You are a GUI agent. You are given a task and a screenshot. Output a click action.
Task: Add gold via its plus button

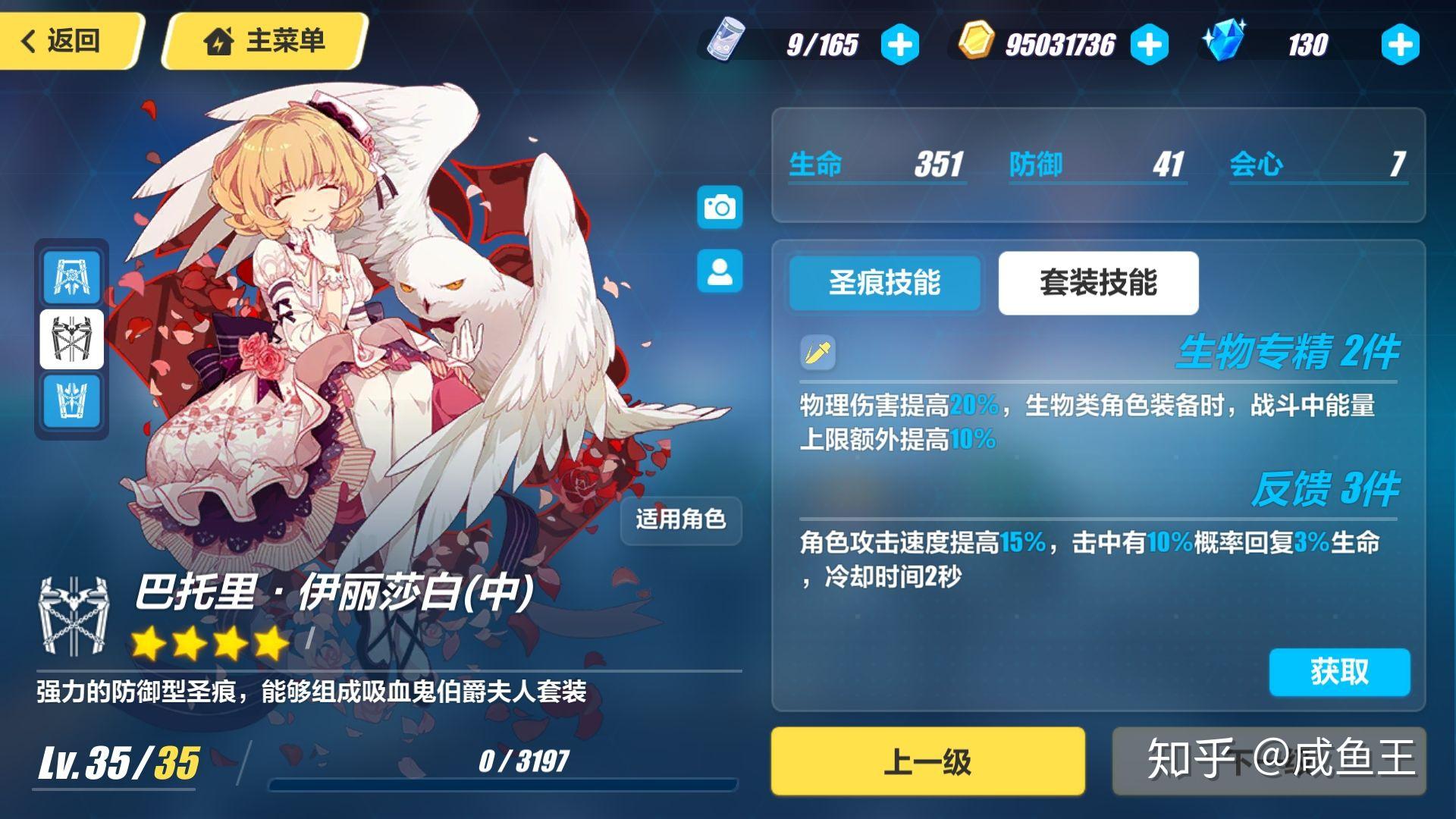(x=1150, y=43)
